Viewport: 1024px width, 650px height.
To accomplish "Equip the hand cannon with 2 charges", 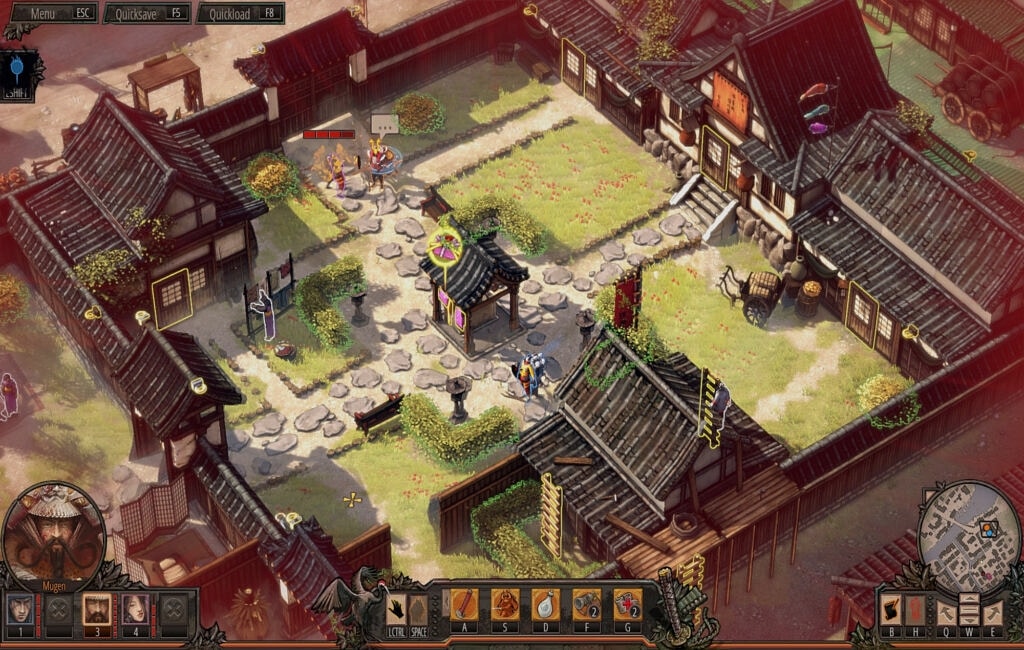I will coord(587,604).
